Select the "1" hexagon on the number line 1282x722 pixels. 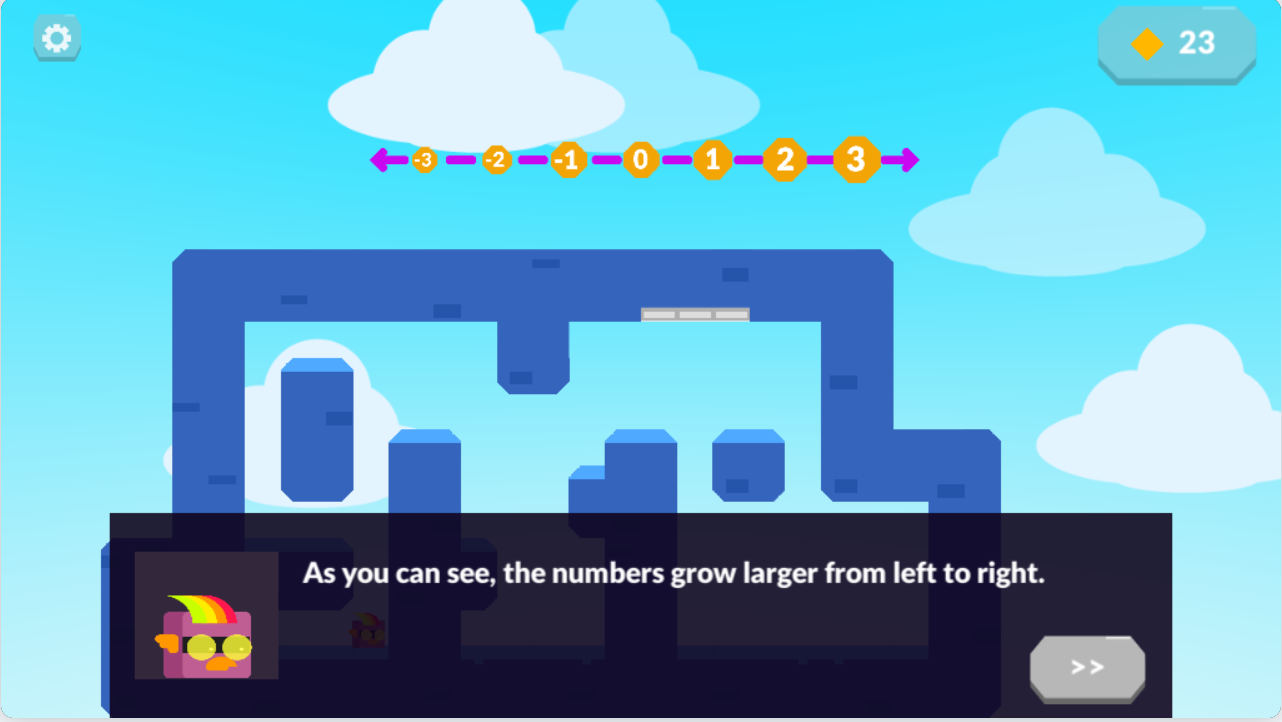click(712, 159)
